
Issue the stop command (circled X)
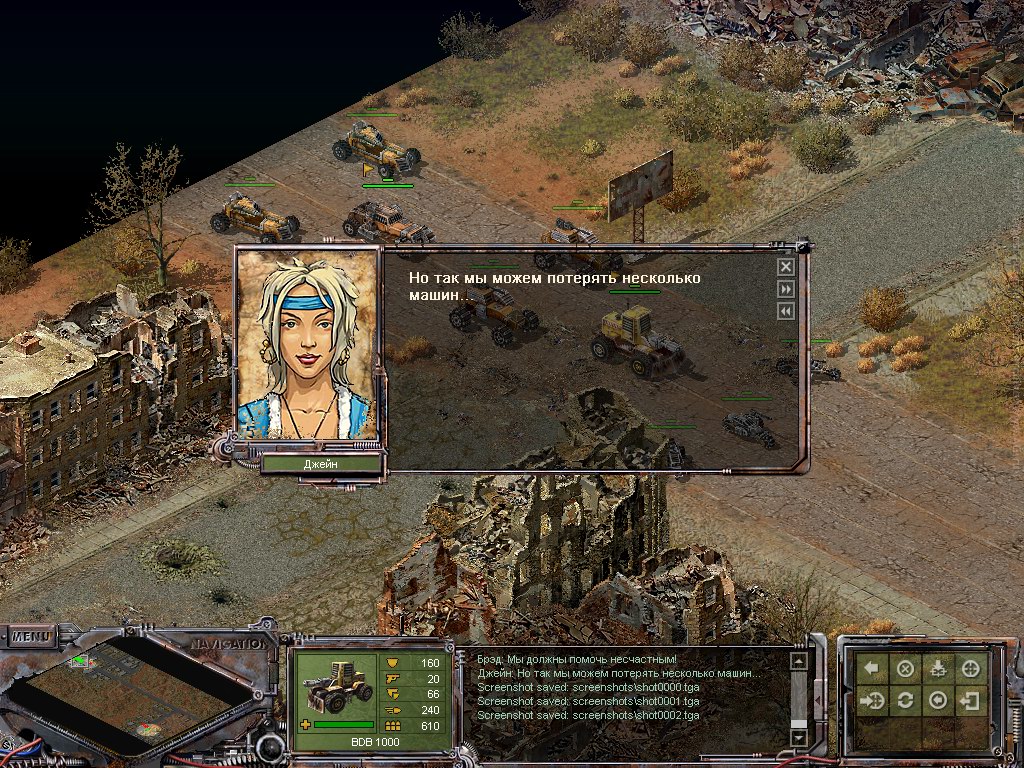905,669
